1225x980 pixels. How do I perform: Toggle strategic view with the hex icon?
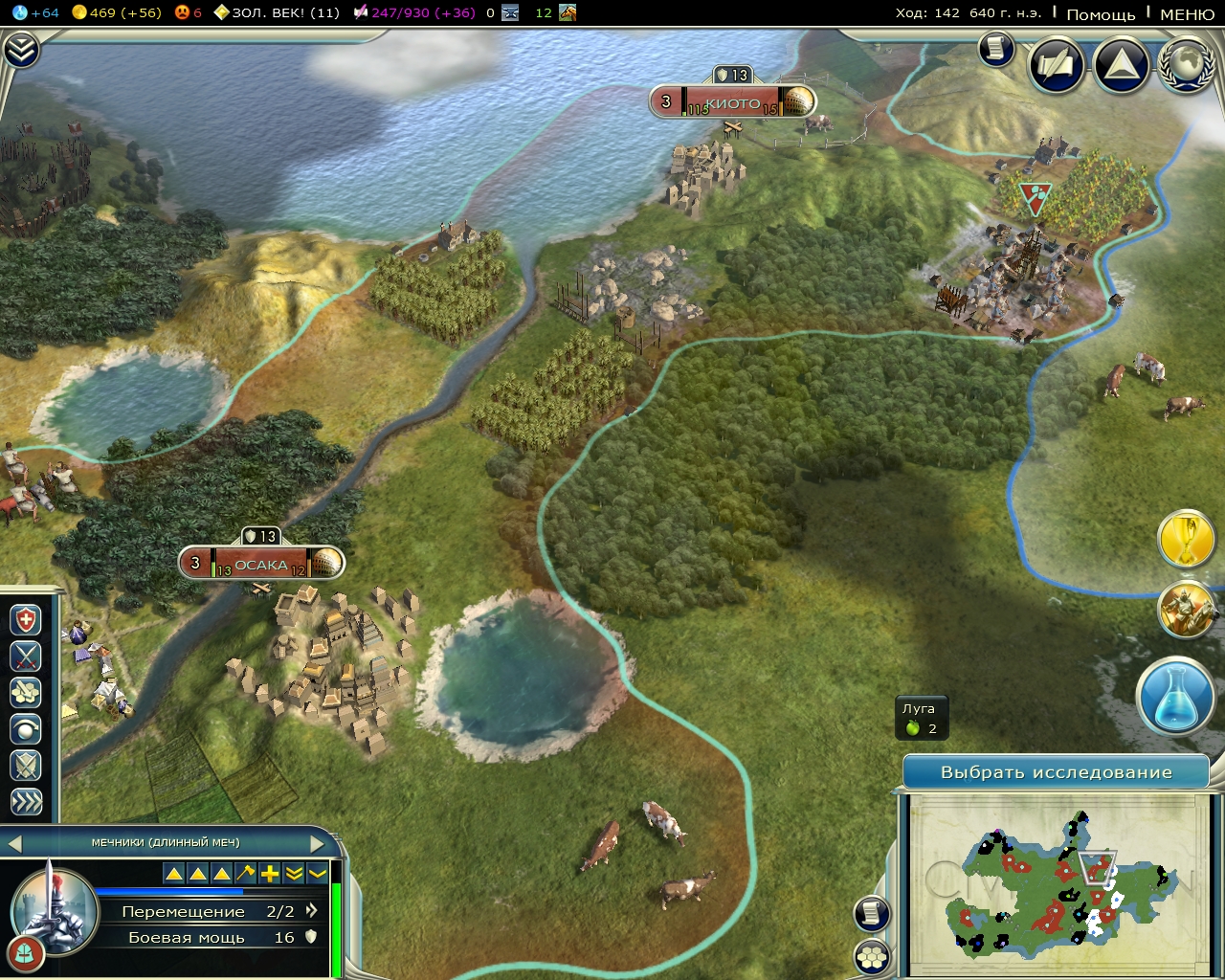click(872, 957)
